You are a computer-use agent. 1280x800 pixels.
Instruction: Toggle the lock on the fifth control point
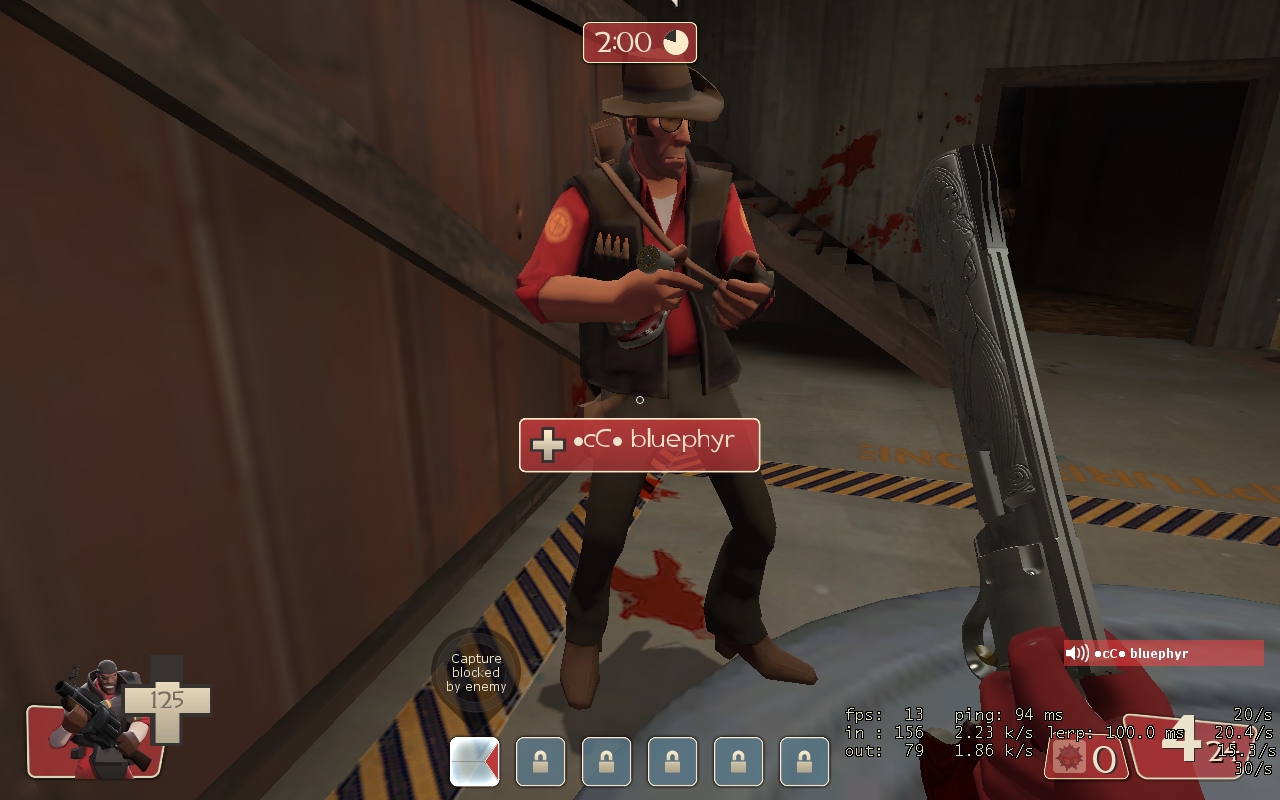(738, 761)
